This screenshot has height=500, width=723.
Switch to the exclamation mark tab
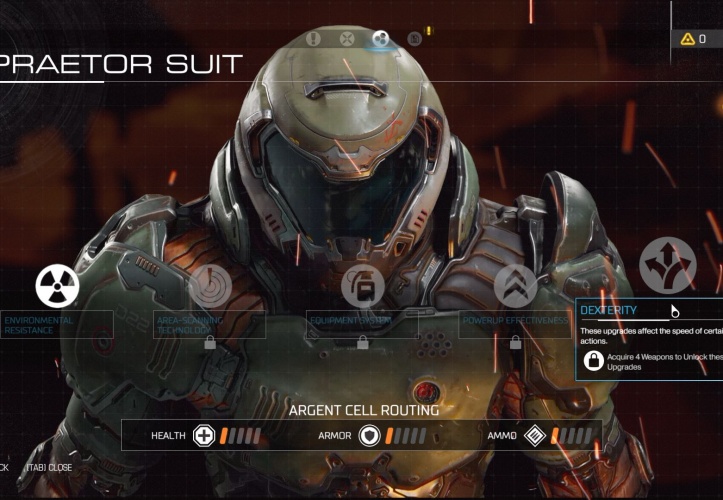point(314,39)
